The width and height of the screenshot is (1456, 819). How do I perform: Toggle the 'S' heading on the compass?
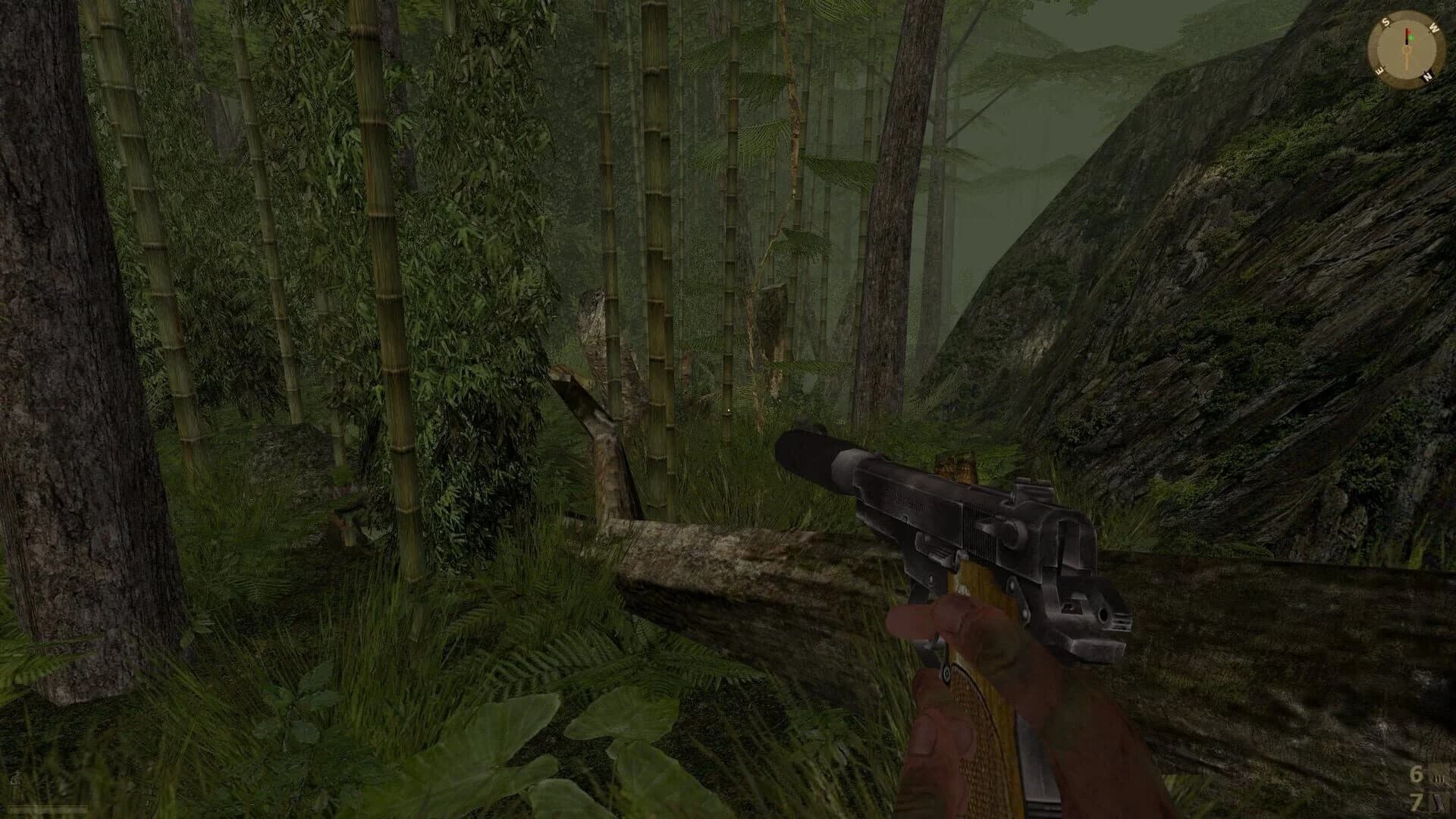pyautogui.click(x=1385, y=21)
